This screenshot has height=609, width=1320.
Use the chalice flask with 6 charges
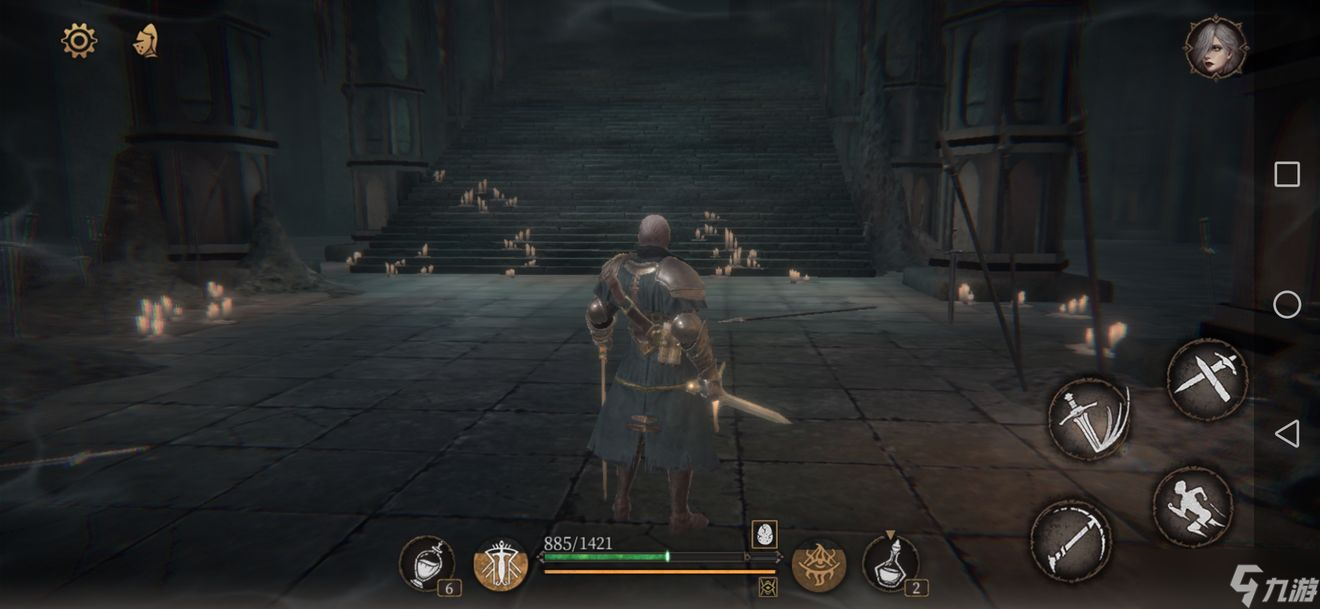426,563
